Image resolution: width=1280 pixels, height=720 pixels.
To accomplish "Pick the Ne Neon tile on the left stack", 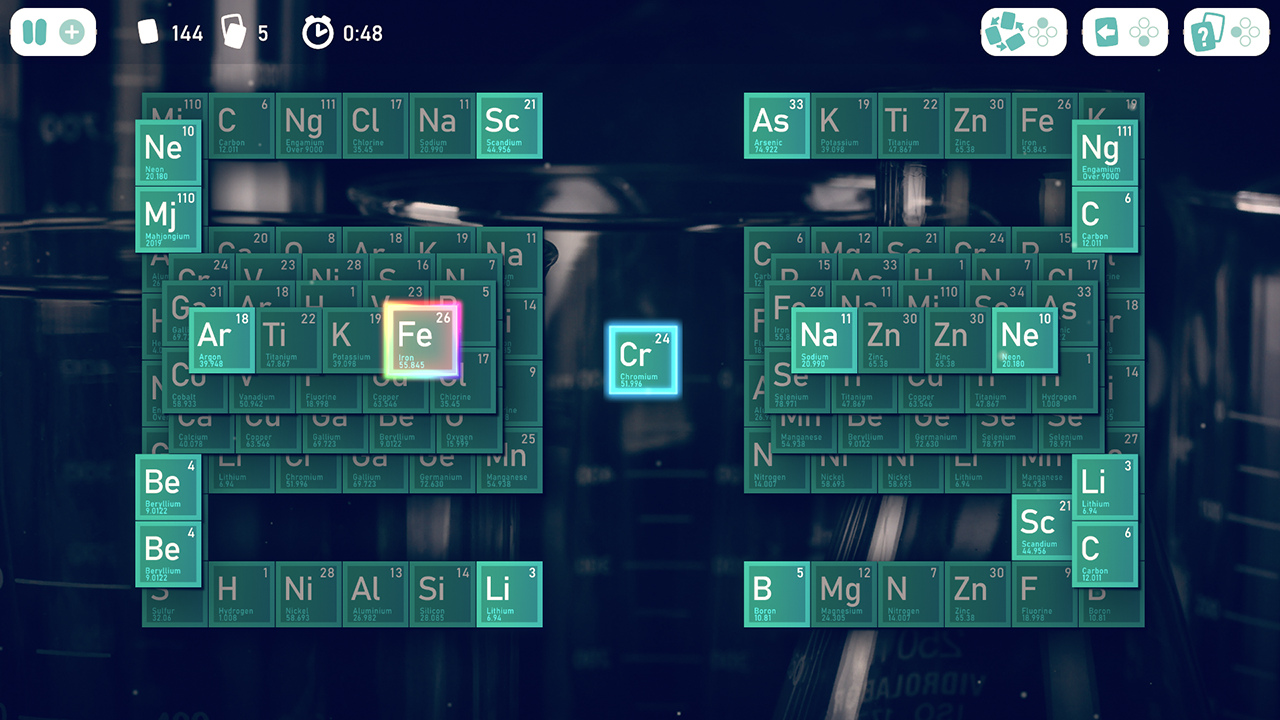I will [x=168, y=152].
